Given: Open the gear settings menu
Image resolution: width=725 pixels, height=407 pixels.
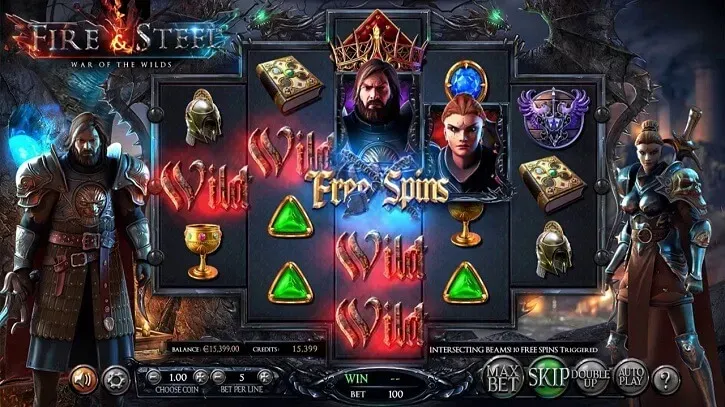Looking at the screenshot, I should point(114,380).
